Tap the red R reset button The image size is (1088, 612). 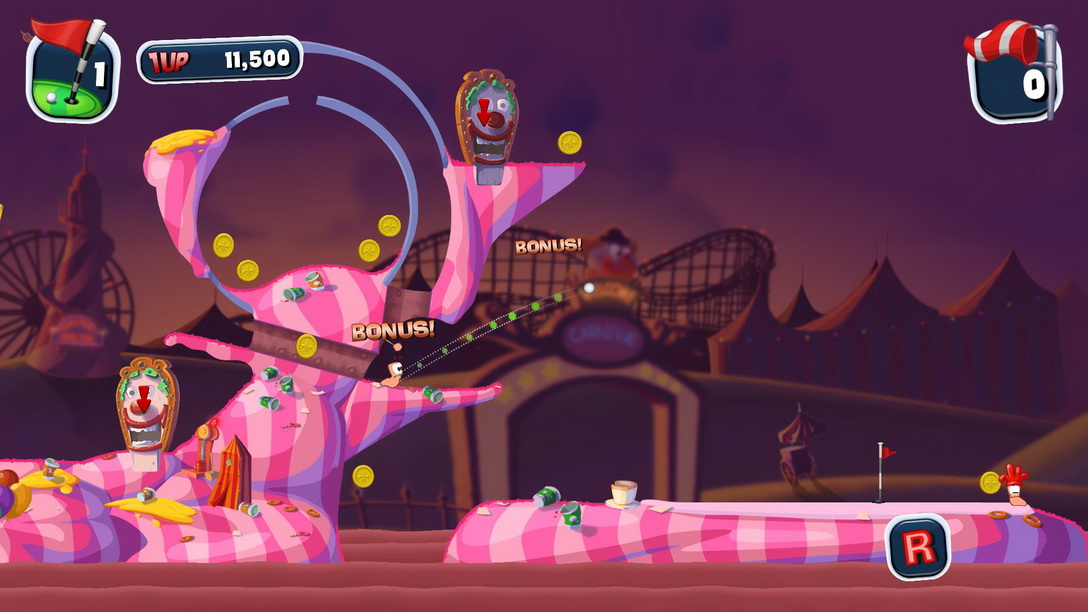click(x=917, y=546)
